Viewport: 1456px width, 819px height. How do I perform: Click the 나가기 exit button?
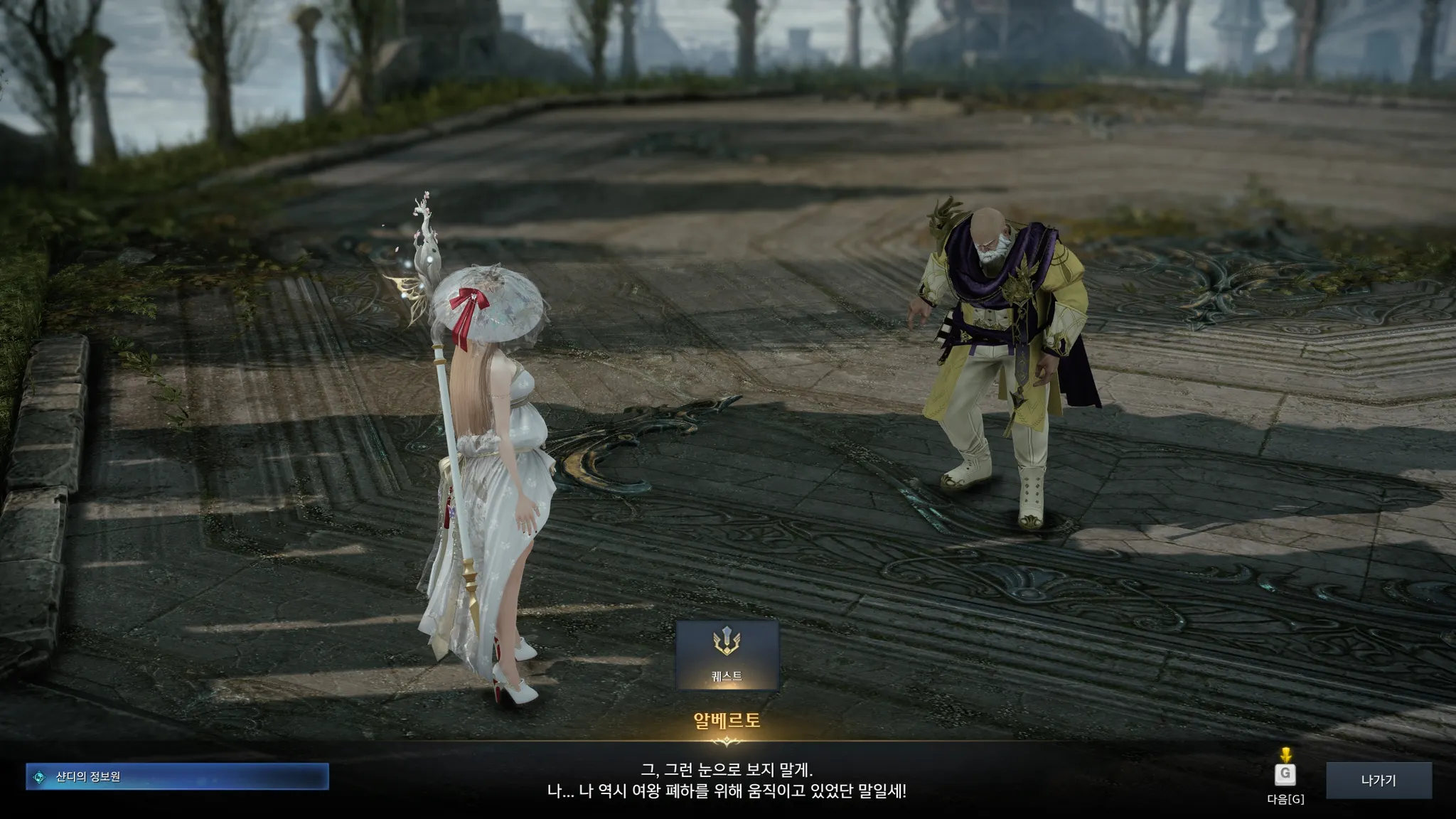[1379, 781]
